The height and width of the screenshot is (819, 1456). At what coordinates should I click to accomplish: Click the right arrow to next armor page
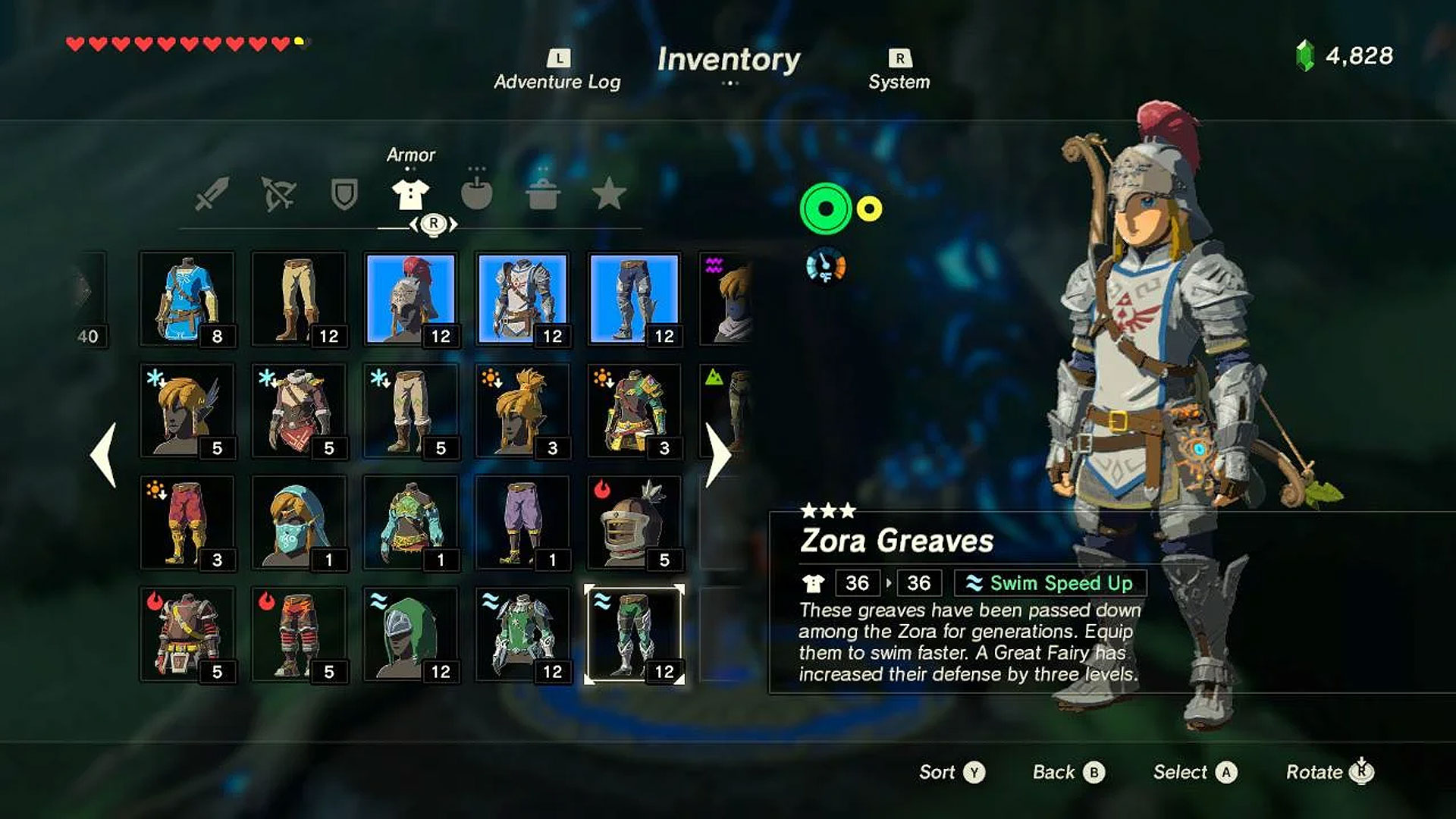pos(717,455)
